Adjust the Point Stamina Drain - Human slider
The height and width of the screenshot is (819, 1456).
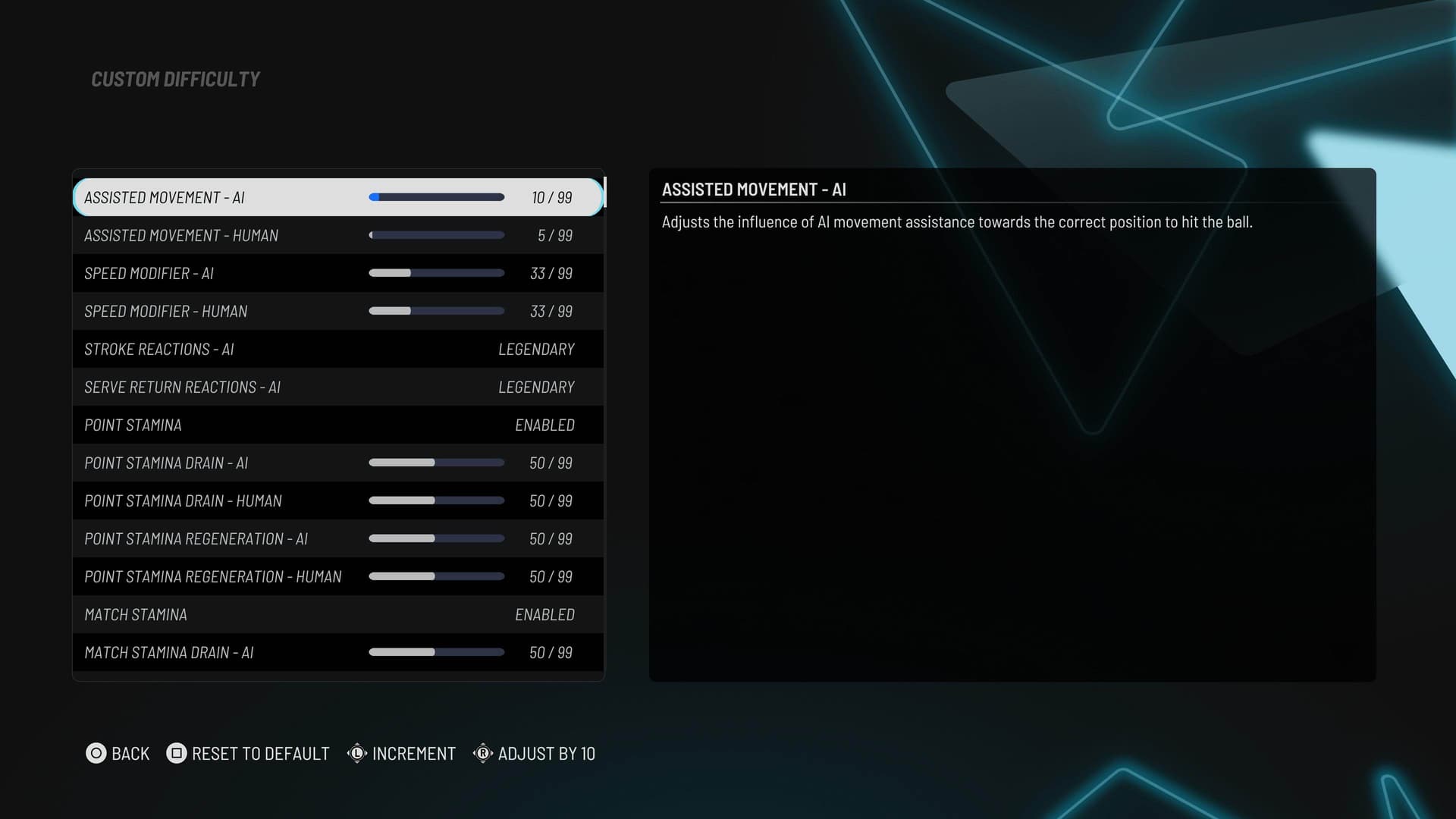436,500
